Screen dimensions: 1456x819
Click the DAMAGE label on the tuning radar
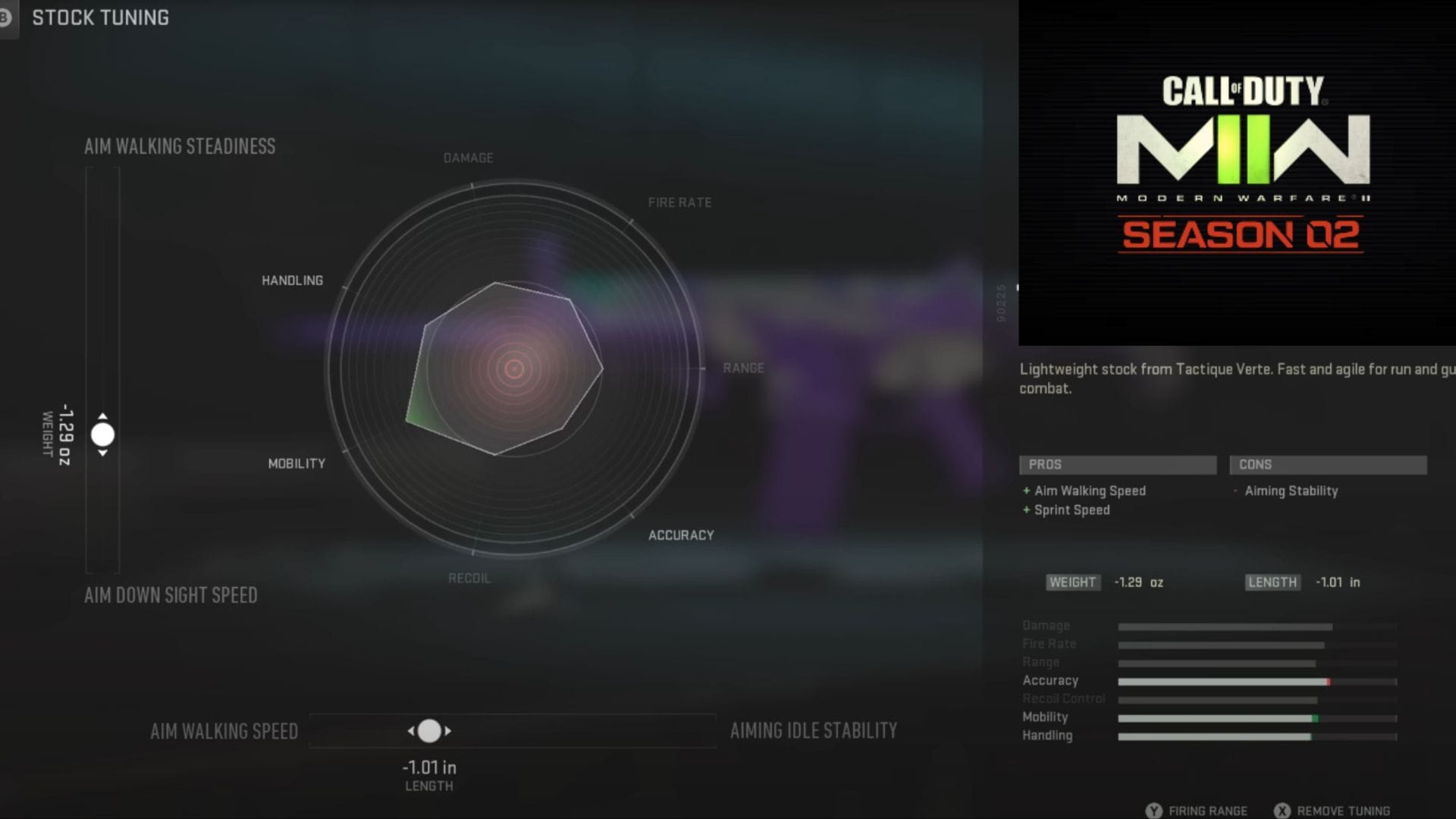tap(467, 157)
